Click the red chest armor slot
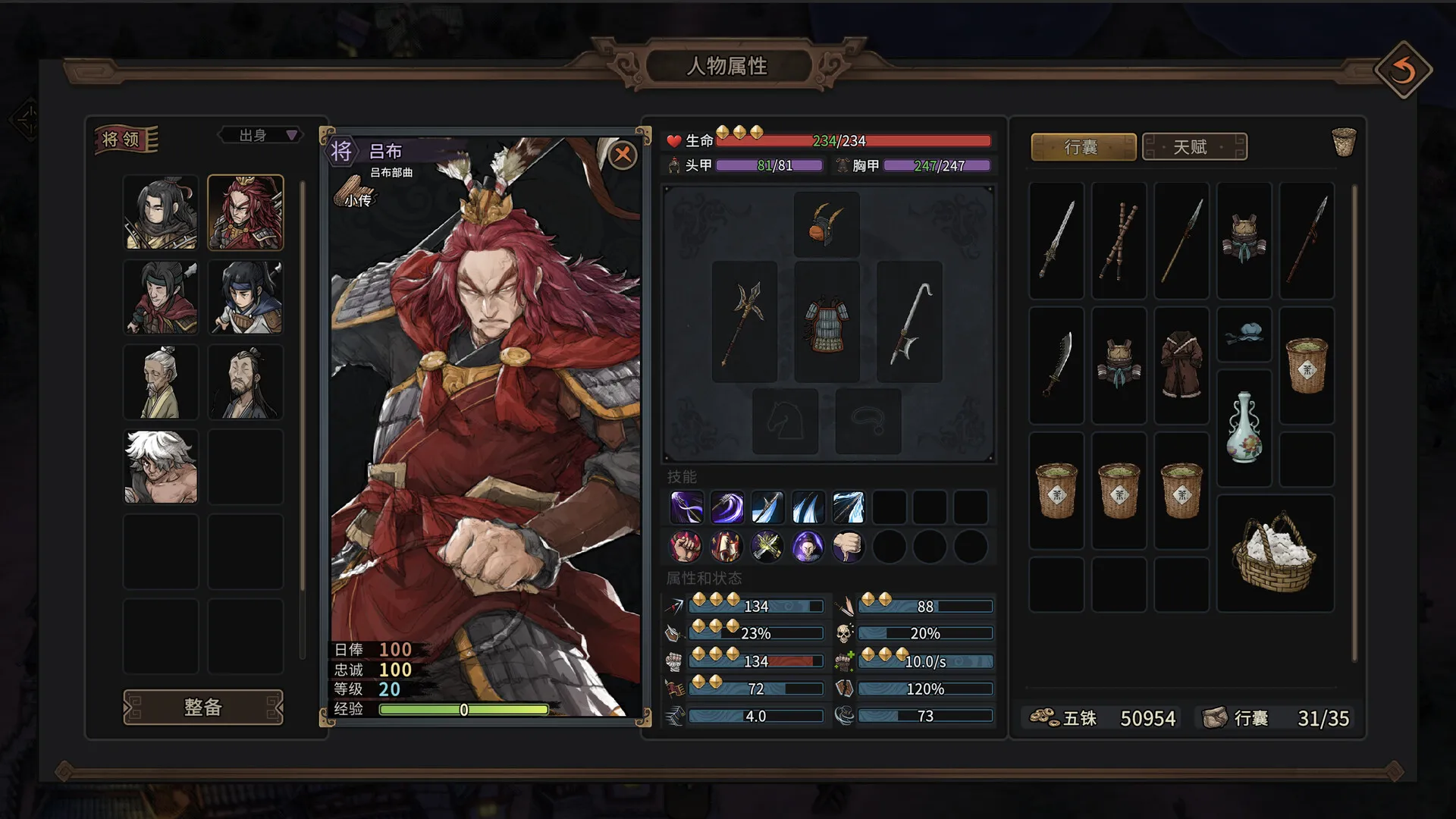This screenshot has height=819, width=1456. click(826, 322)
